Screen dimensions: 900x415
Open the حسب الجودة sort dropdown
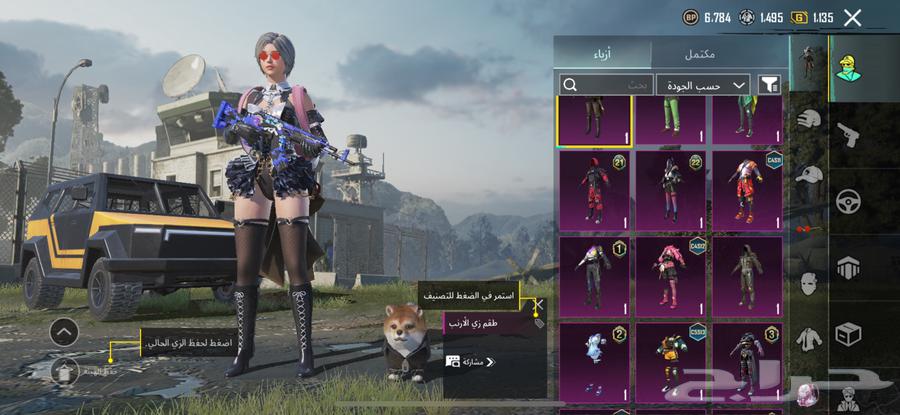coord(708,85)
